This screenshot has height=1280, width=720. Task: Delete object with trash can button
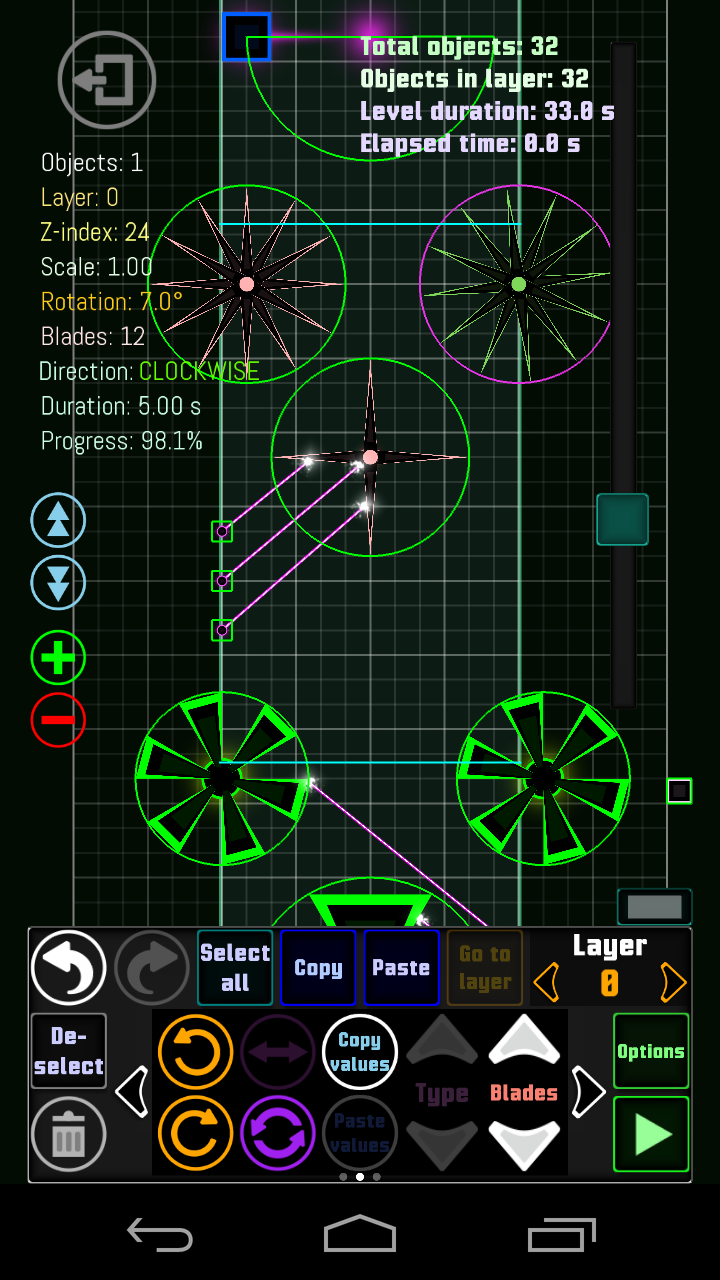[x=68, y=1134]
